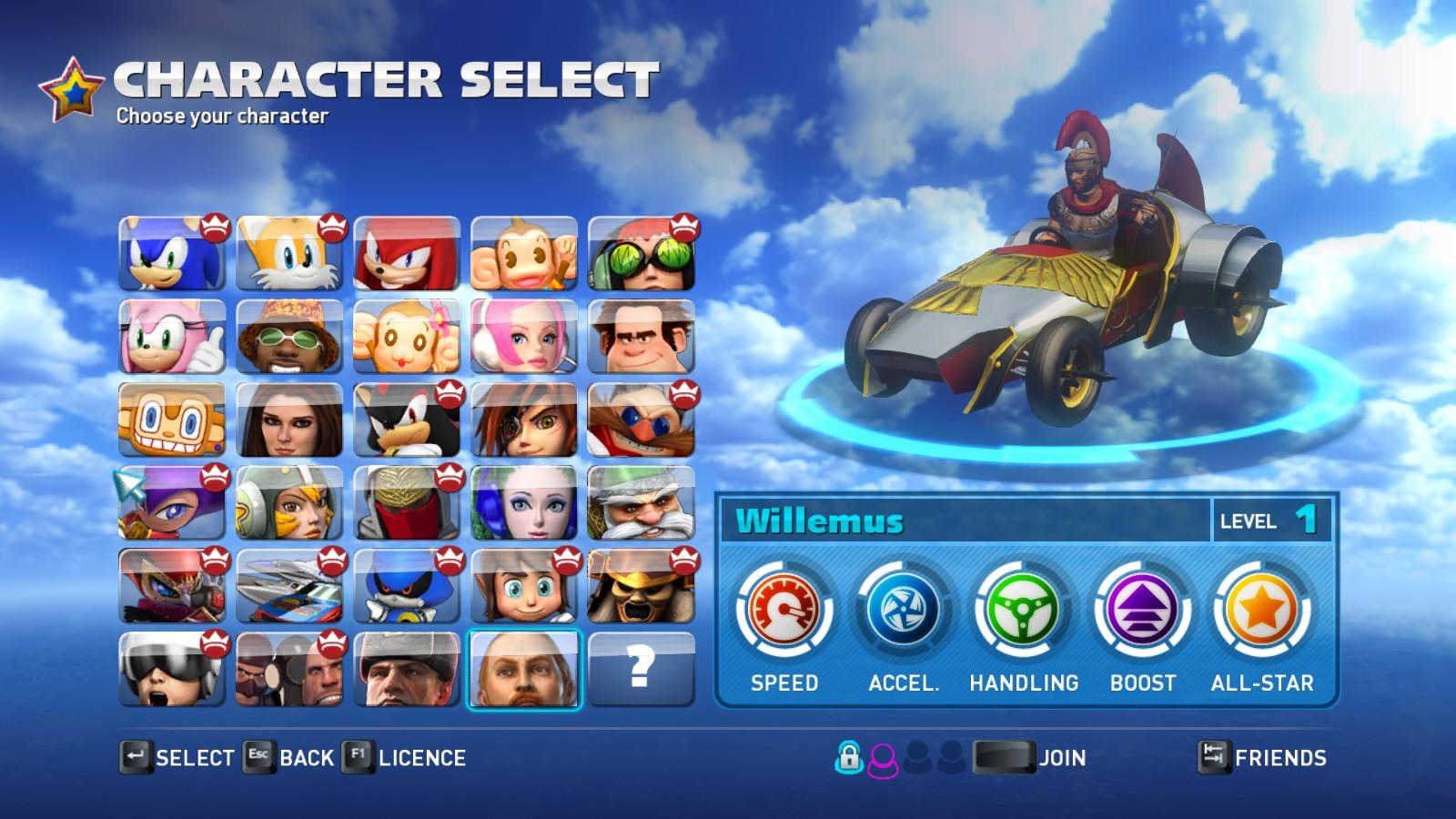Image resolution: width=1456 pixels, height=819 pixels.
Task: Go BACK to previous screen
Action: point(289,757)
